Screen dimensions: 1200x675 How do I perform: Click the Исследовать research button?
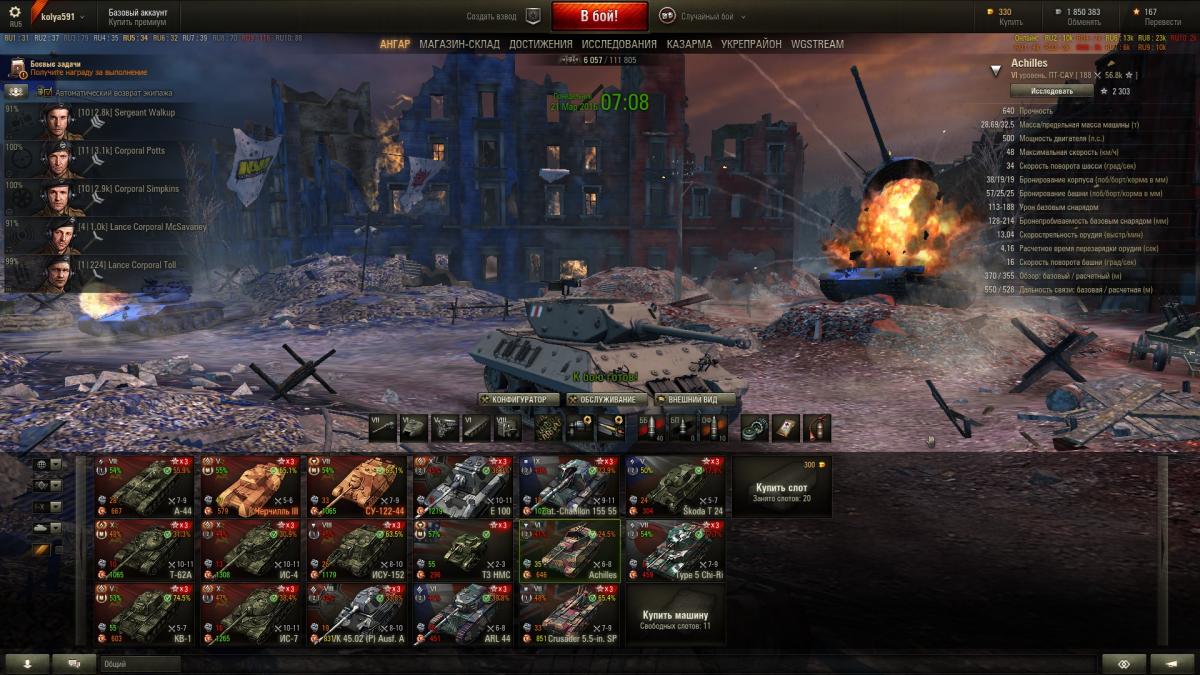click(x=1037, y=91)
